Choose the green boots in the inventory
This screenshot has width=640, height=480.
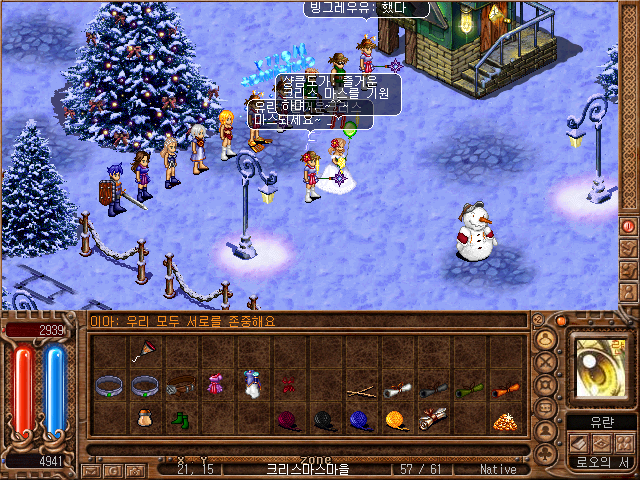[x=180, y=420]
